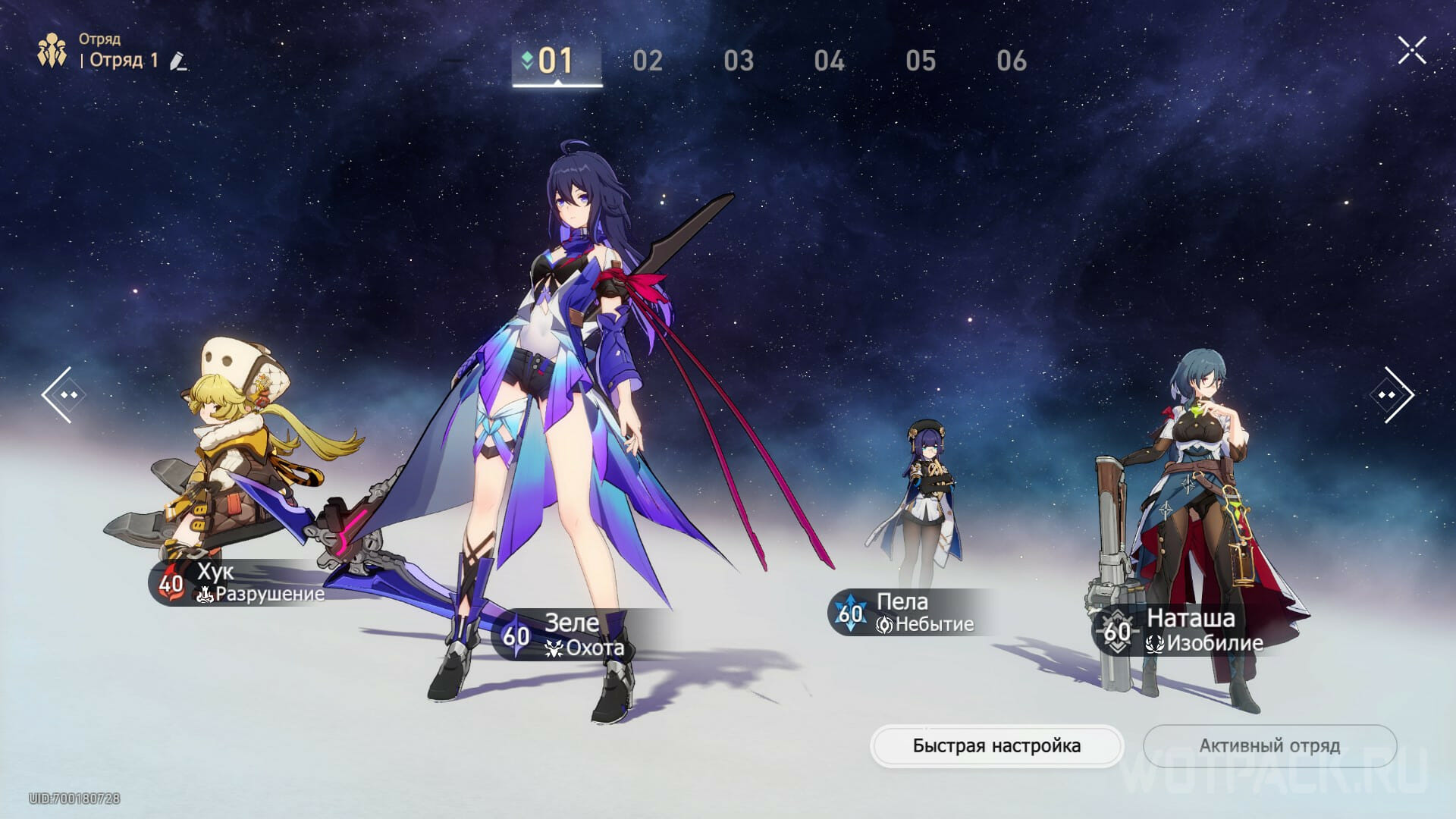Viewport: 1456px width, 819px height.
Task: Select team tab 03
Action: [x=739, y=61]
